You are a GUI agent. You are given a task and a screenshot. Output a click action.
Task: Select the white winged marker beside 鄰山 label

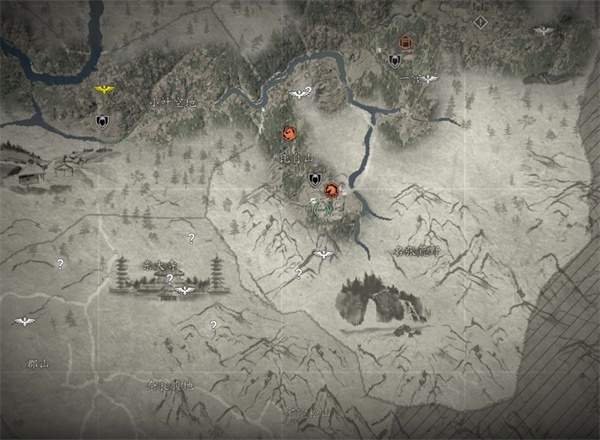point(24,321)
